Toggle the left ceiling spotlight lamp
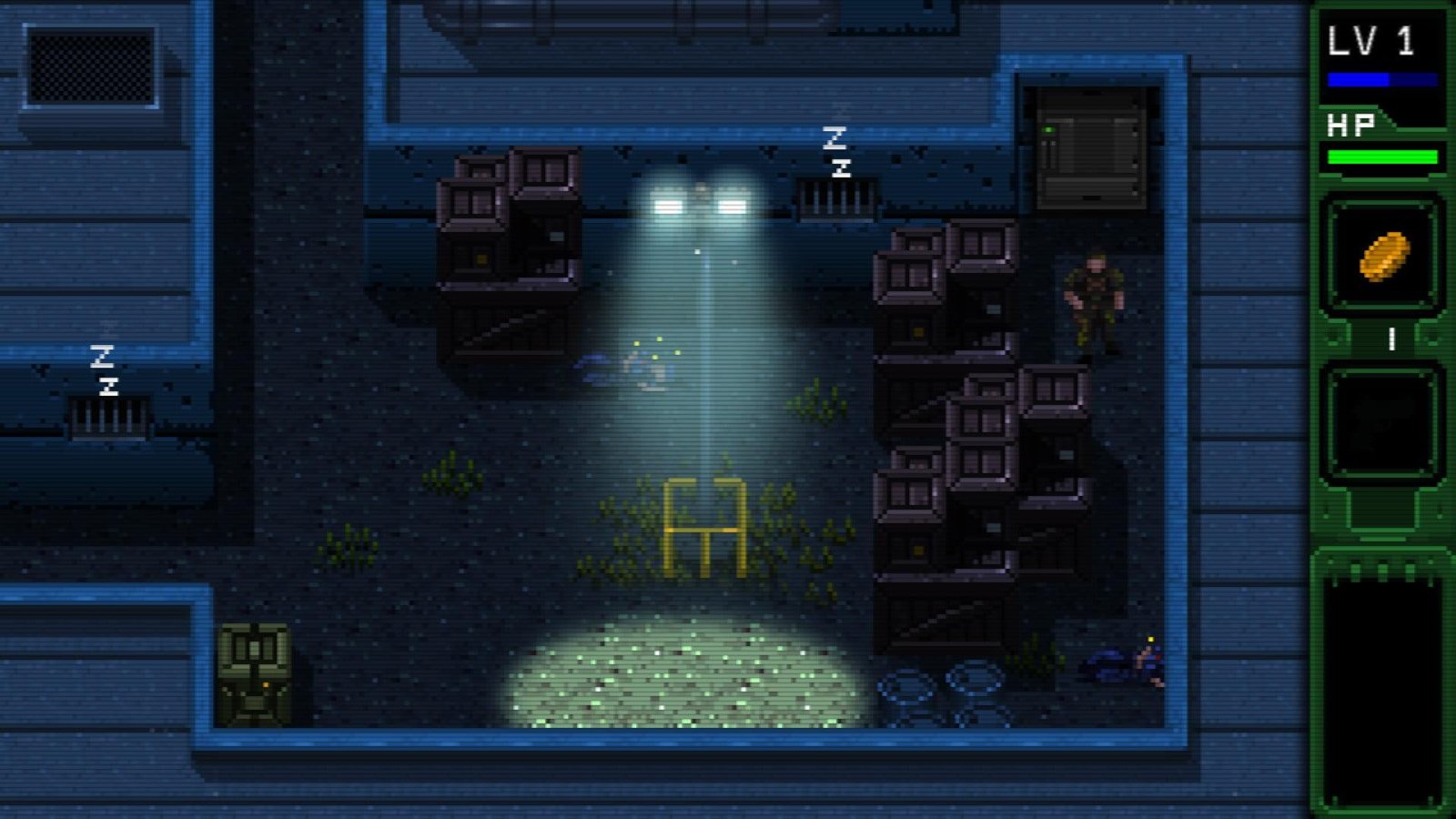The width and height of the screenshot is (1456, 819). tap(669, 205)
